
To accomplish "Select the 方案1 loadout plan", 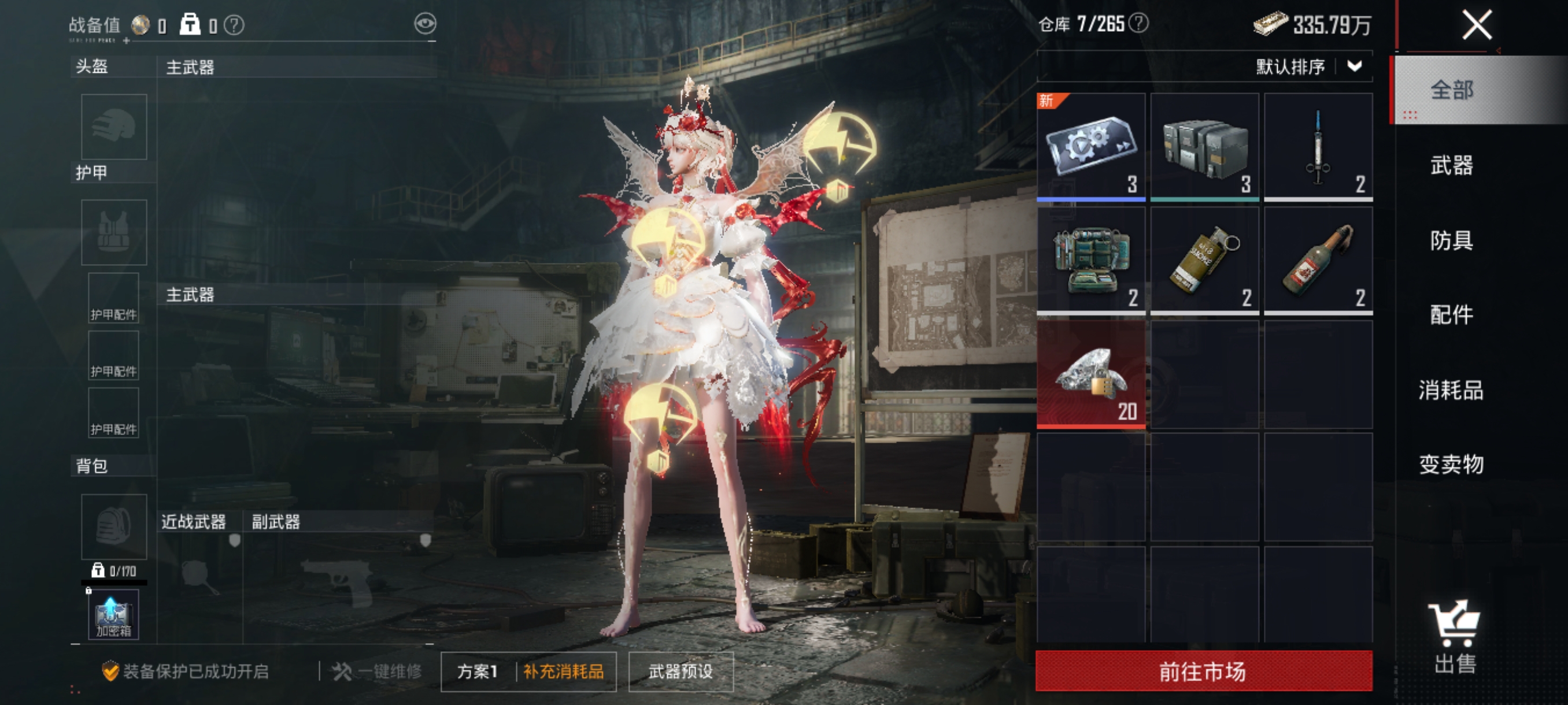I will coord(477,671).
